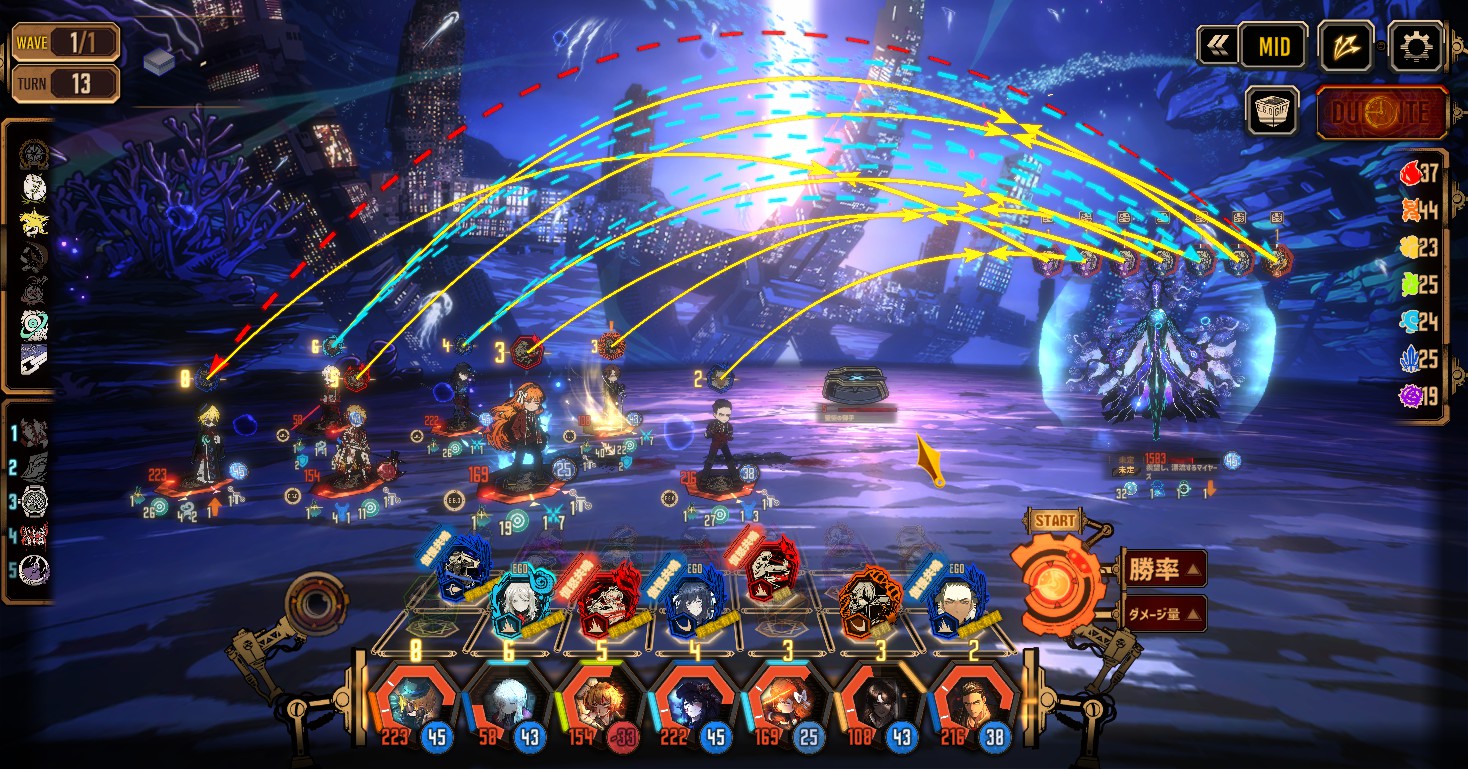Click the red clock overclock button

click(x=1382, y=112)
